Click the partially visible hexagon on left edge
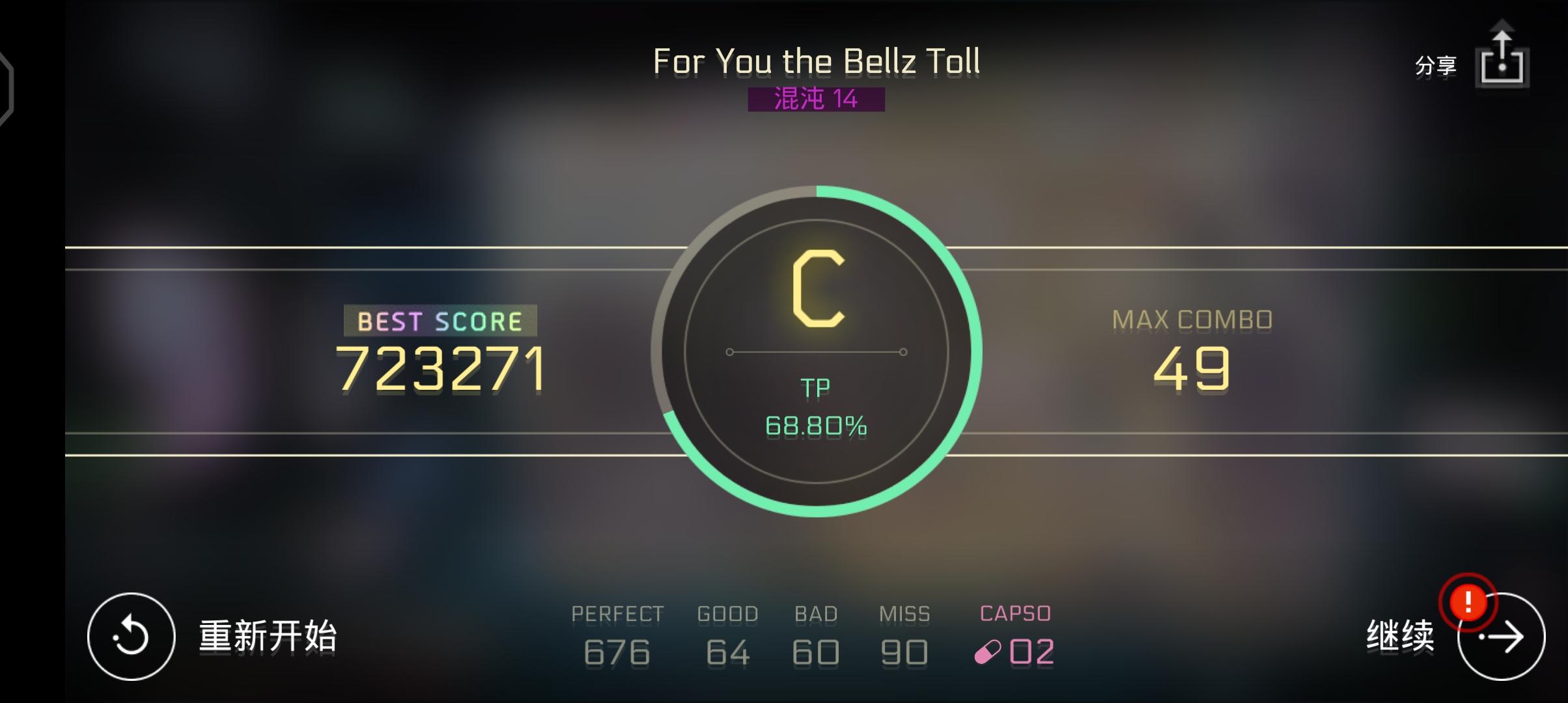Viewport: 1568px width, 703px height. coord(7,88)
